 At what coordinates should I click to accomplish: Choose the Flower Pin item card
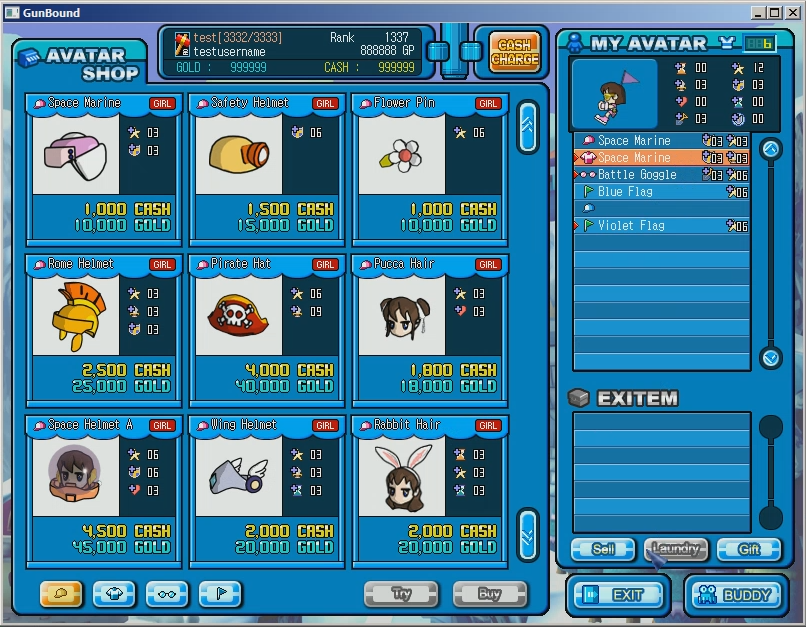(429, 170)
